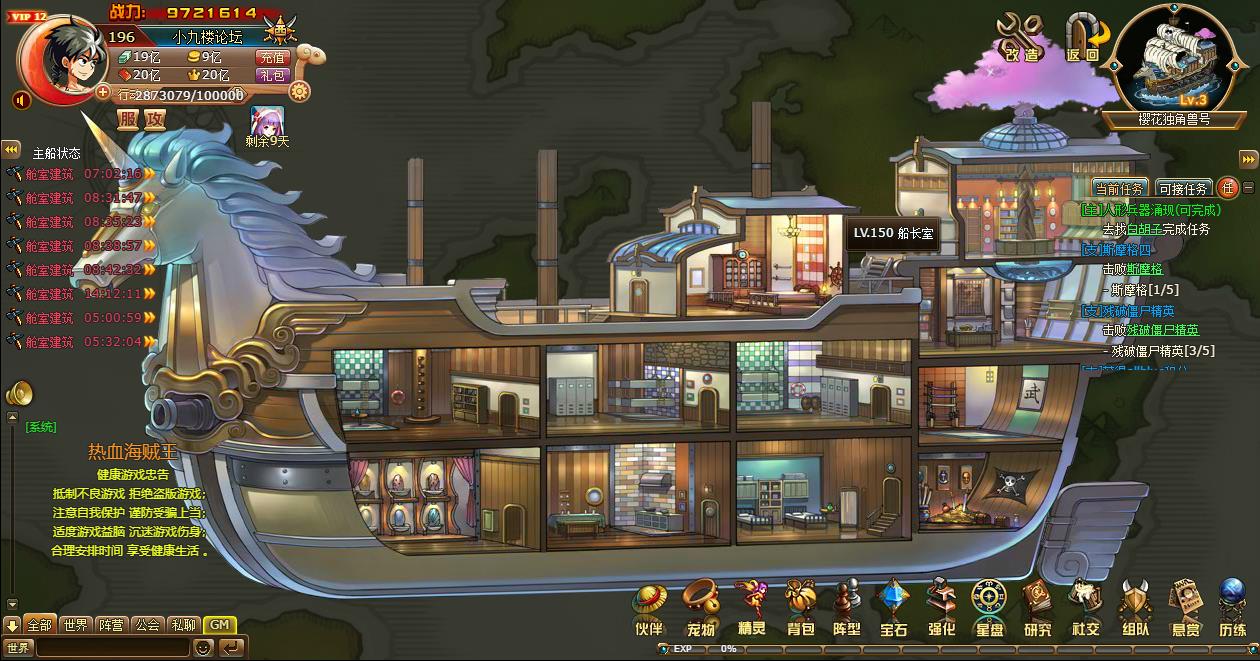The image size is (1260, 661).
Task: Toggle the sound speaker under the avatar
Action: tap(22, 100)
